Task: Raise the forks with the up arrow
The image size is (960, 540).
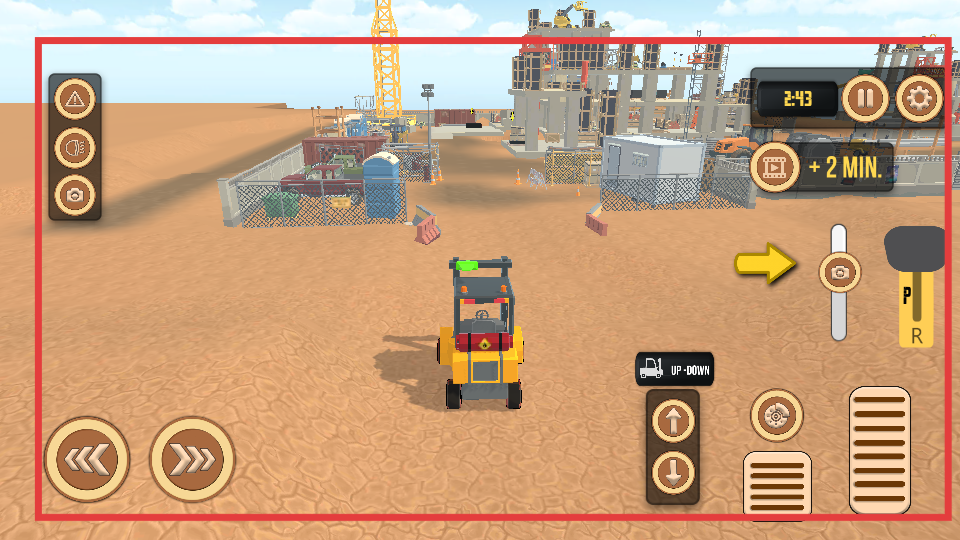Action: pos(673,422)
